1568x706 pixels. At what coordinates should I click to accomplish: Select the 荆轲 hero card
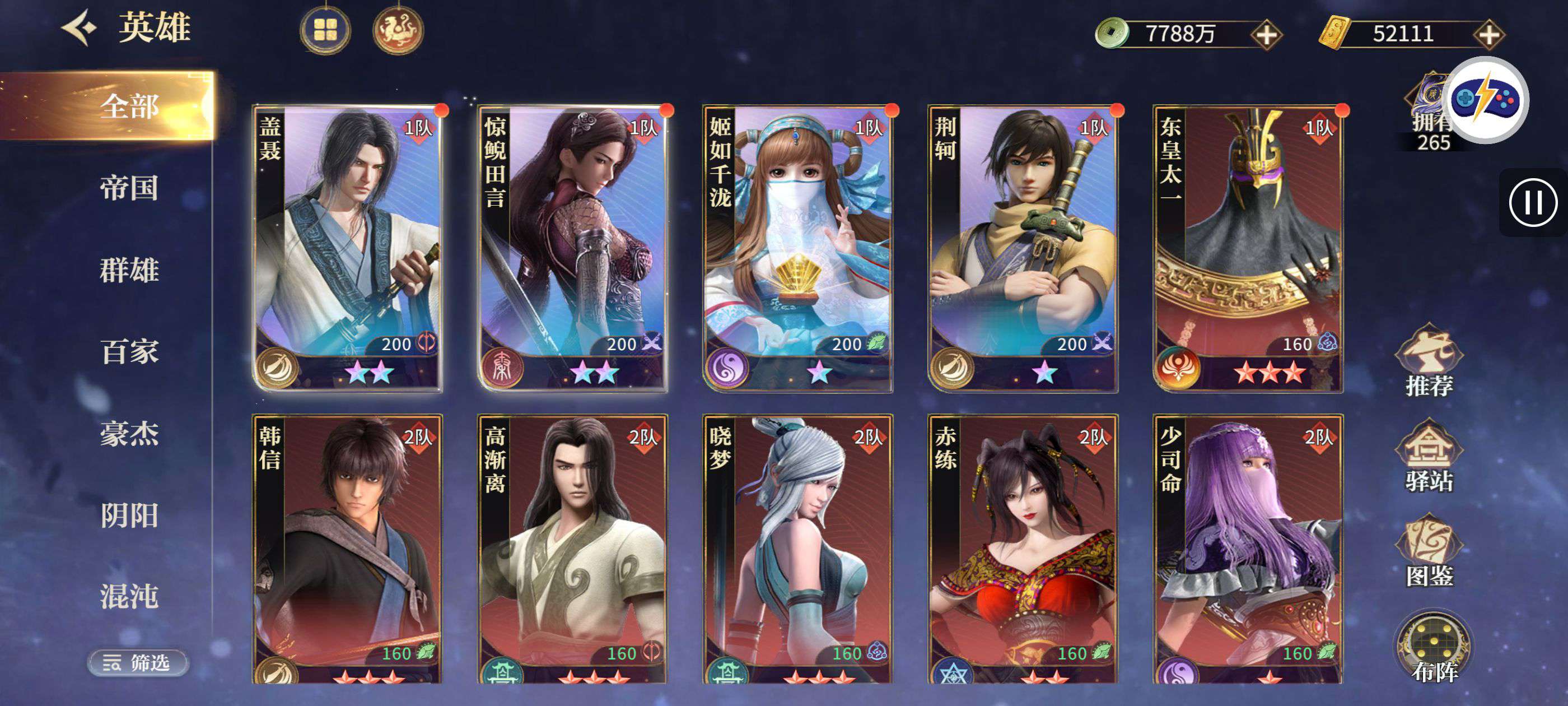click(x=1023, y=247)
